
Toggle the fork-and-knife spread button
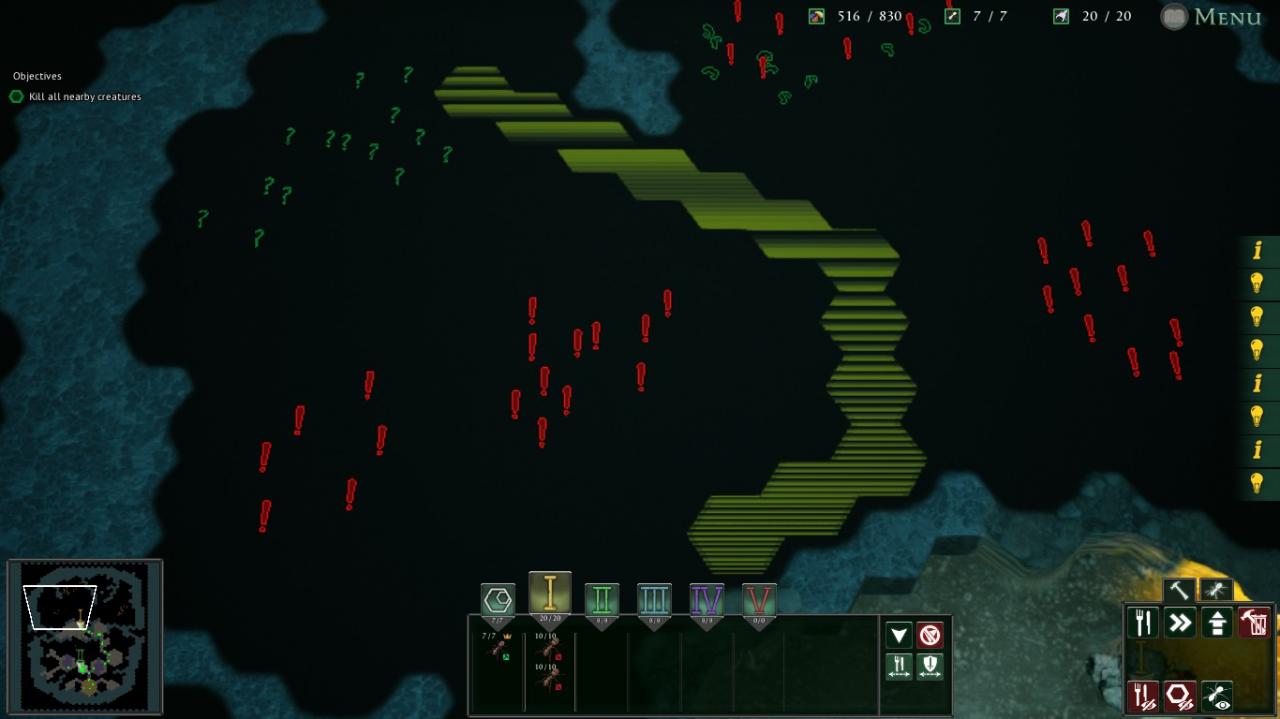(899, 666)
